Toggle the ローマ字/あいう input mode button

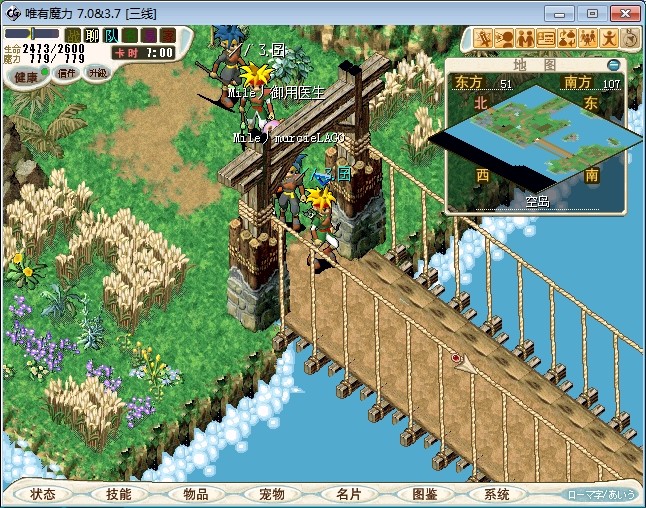tap(601, 494)
